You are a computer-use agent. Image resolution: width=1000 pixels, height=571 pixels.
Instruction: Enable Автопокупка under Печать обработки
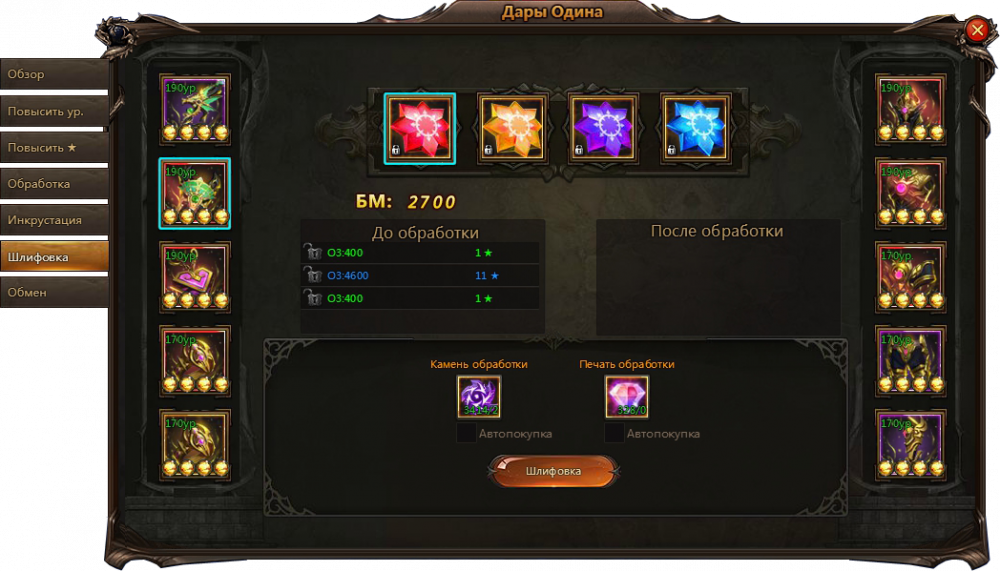(614, 433)
